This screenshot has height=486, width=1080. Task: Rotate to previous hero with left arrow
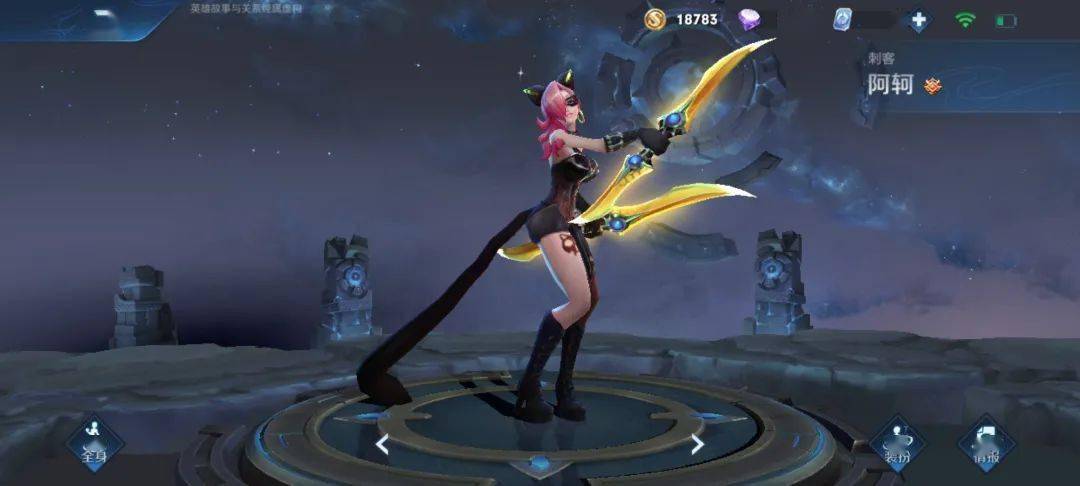click(382, 444)
